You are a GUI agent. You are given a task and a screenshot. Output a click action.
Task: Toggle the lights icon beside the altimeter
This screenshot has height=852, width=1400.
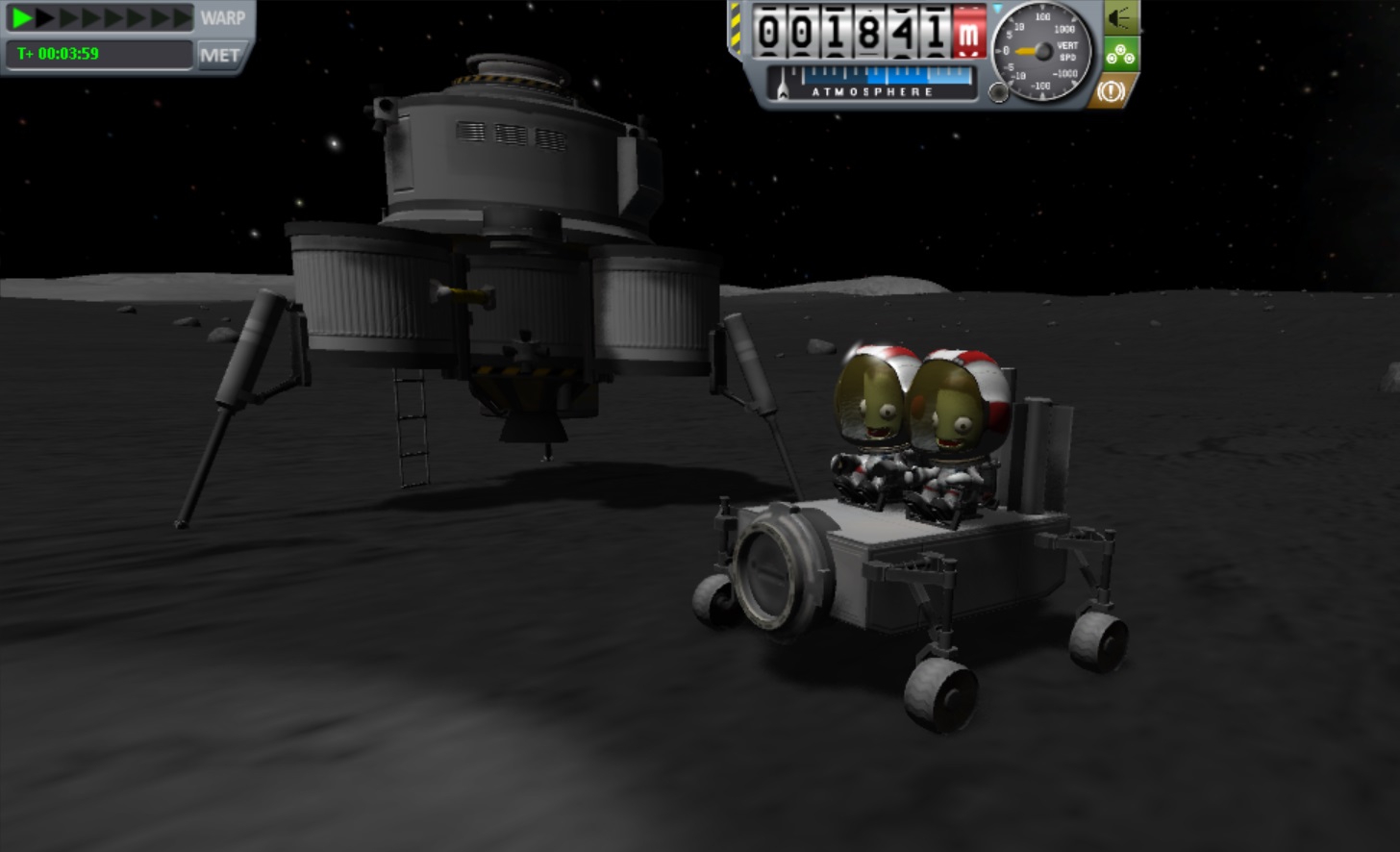[x=1120, y=18]
